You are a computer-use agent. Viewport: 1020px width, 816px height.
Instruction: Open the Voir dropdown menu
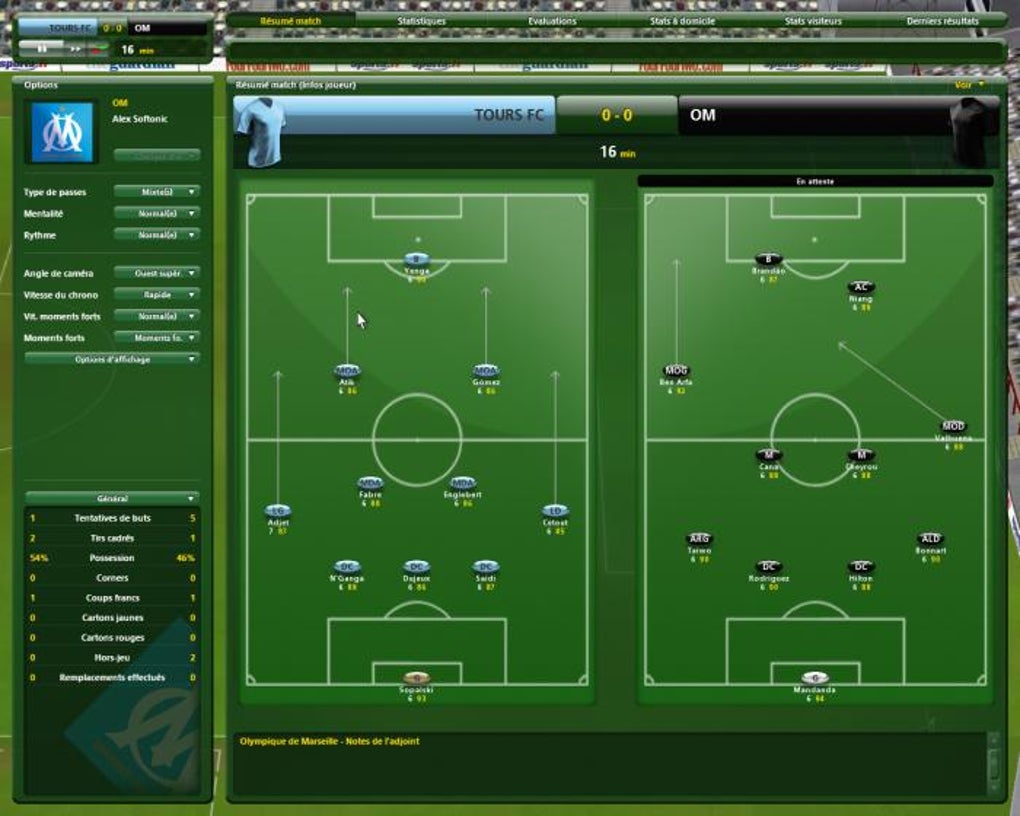[969, 85]
